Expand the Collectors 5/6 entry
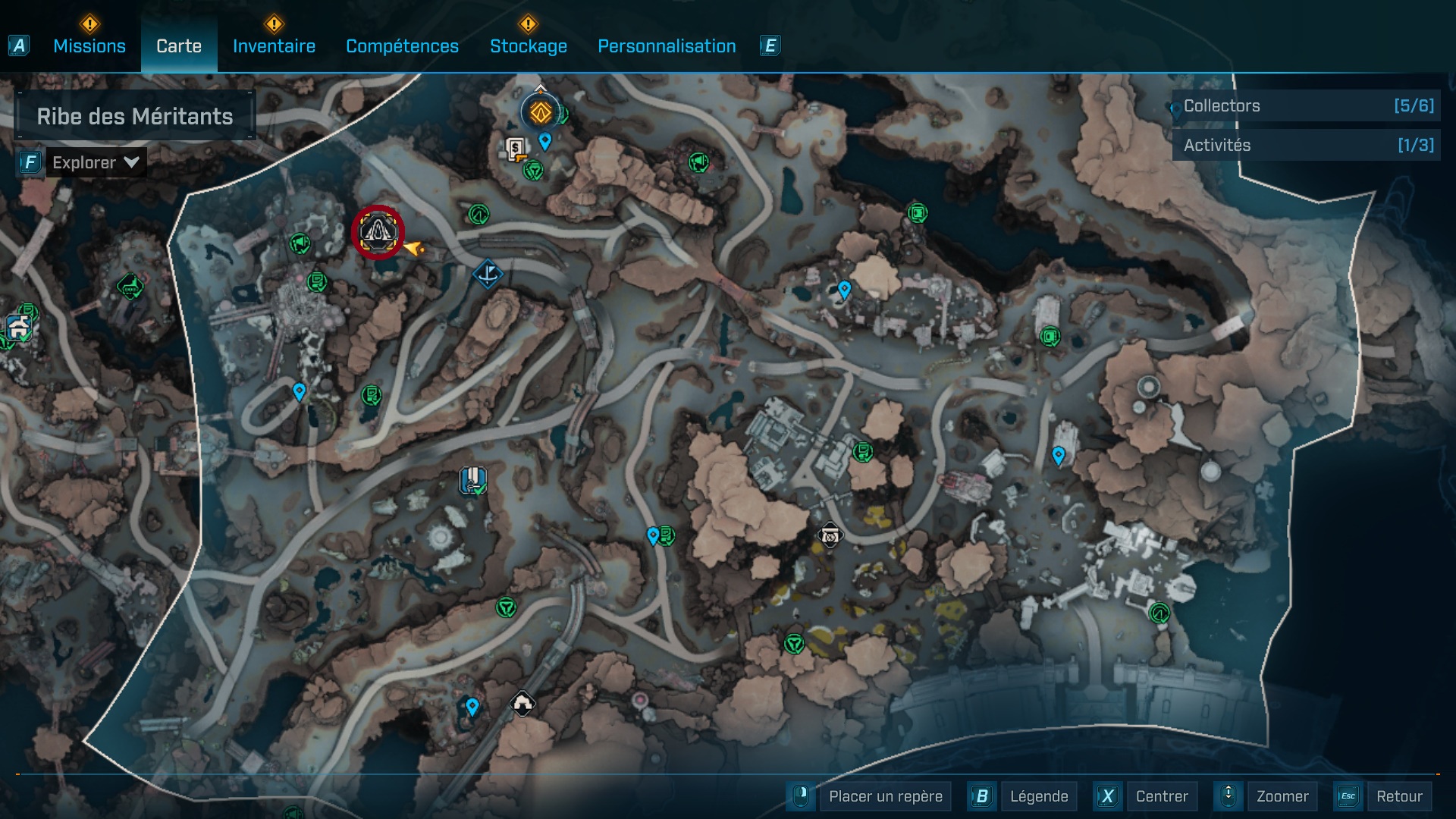The image size is (1456, 819). (x=1304, y=106)
